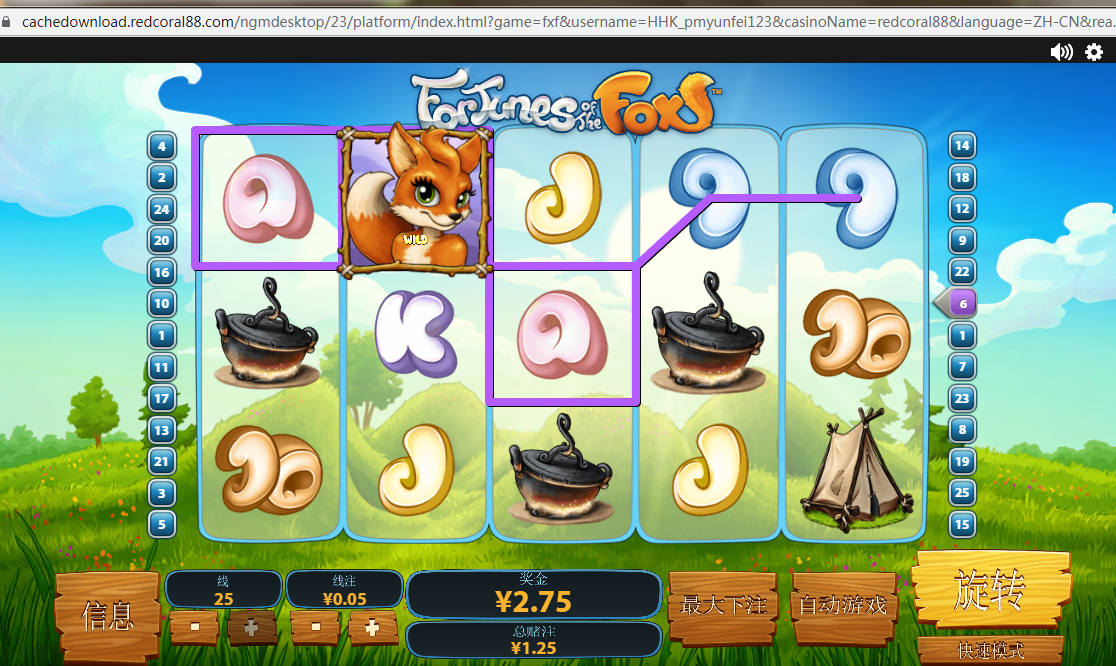The width and height of the screenshot is (1116, 666).
Task: Choose 最大下注 max bet
Action: point(723,605)
